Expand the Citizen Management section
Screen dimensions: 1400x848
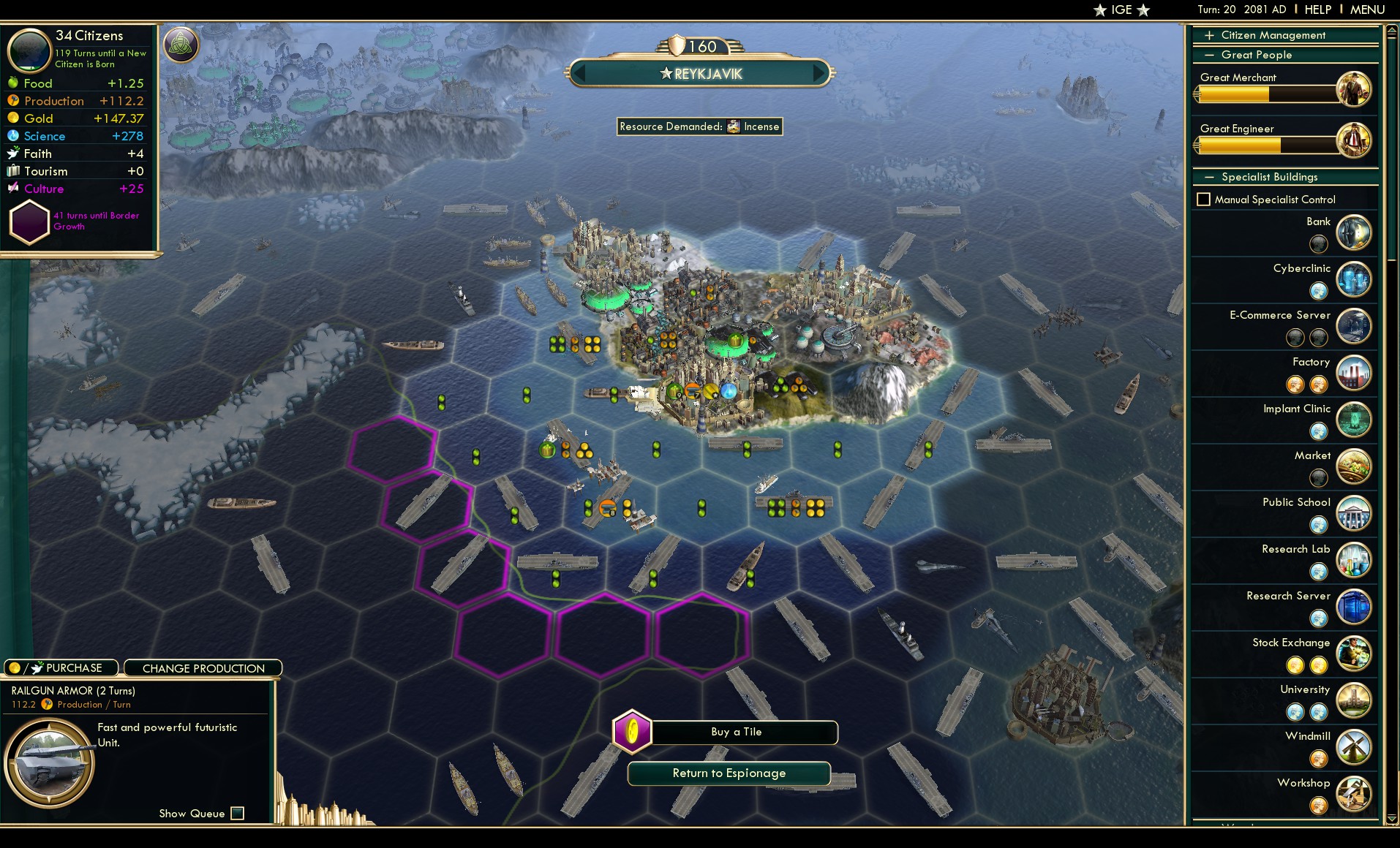coord(1211,34)
